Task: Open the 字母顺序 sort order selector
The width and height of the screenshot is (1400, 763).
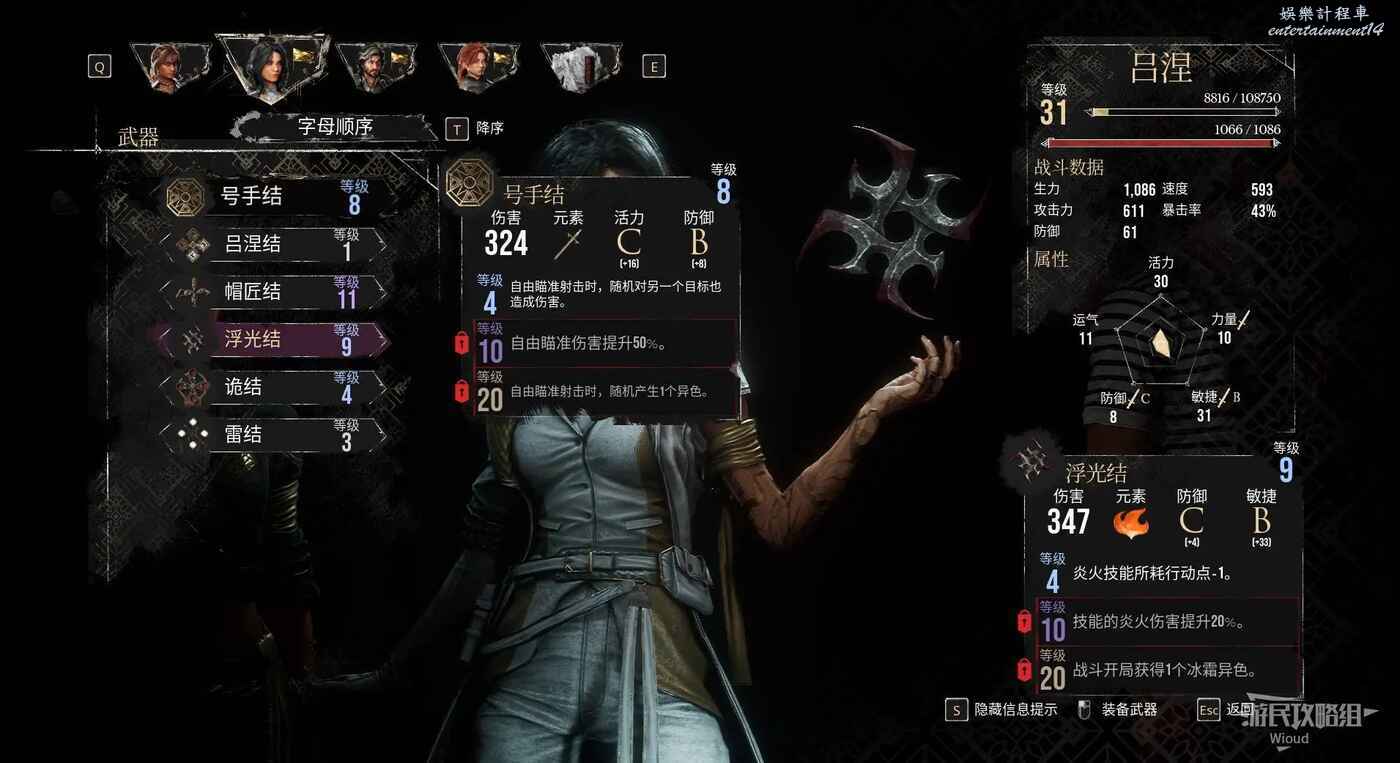Action: point(335,127)
